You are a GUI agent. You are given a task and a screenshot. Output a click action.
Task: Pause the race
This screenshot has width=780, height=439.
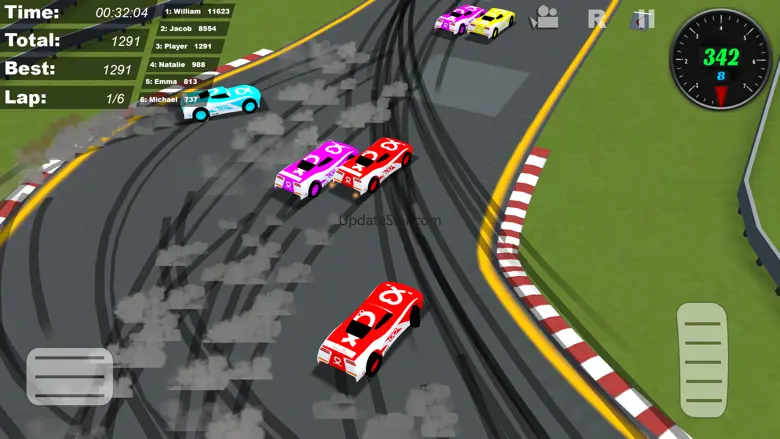[x=646, y=18]
